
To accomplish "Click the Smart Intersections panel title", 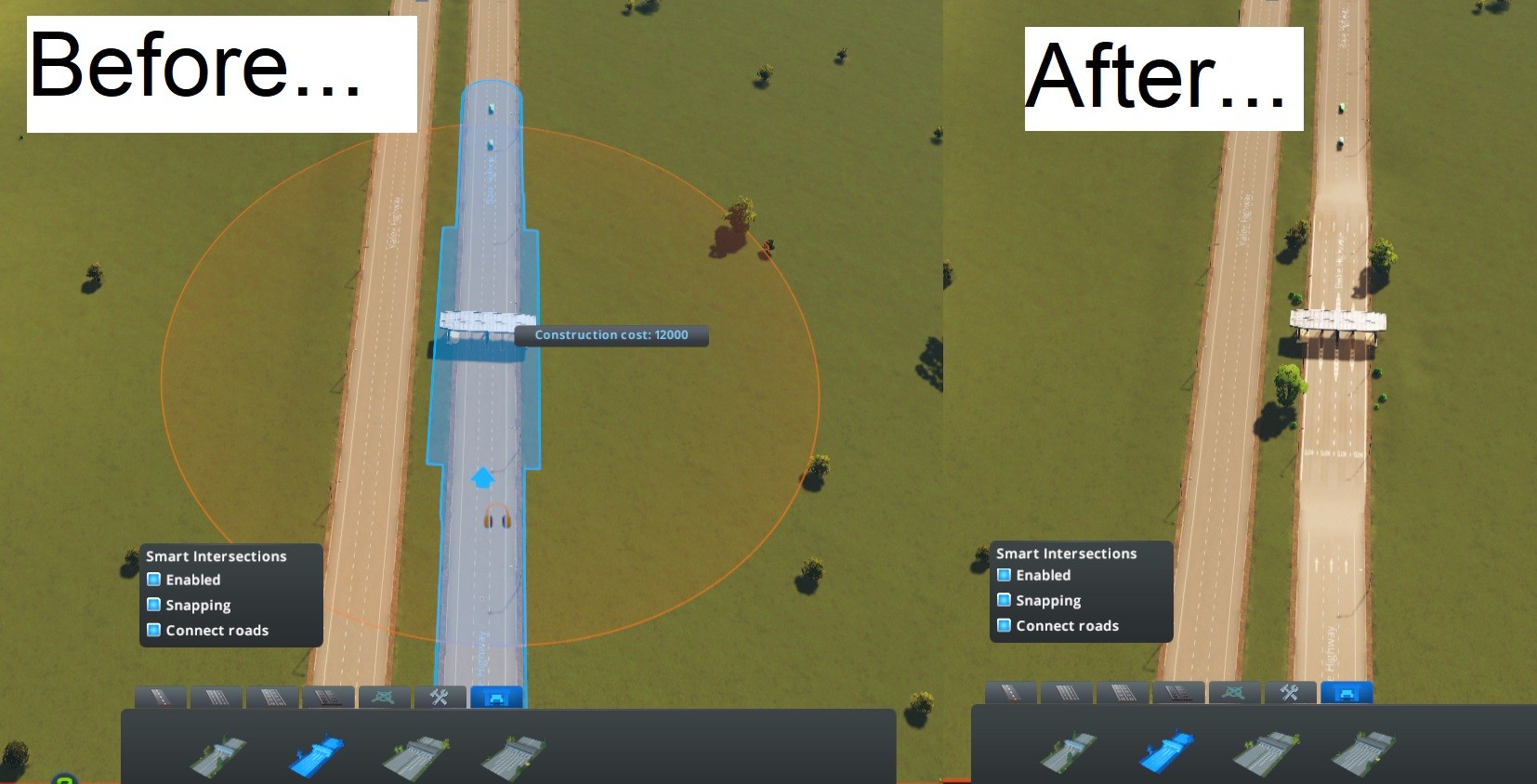I will (215, 555).
